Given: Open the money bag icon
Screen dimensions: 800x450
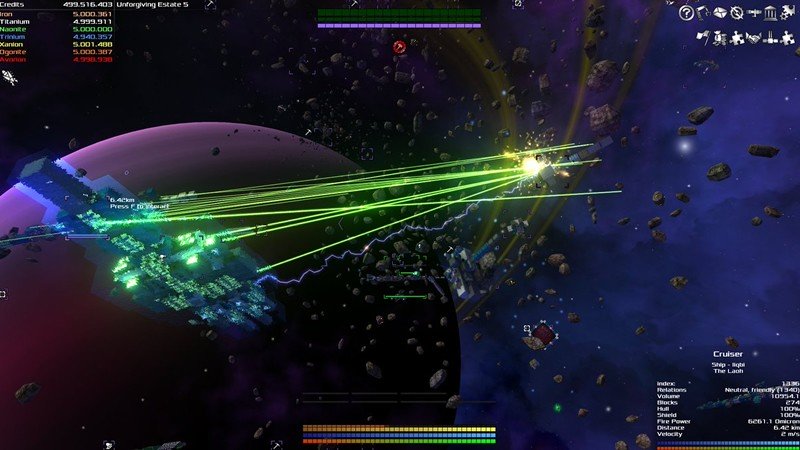Looking at the screenshot, I should (x=720, y=38).
